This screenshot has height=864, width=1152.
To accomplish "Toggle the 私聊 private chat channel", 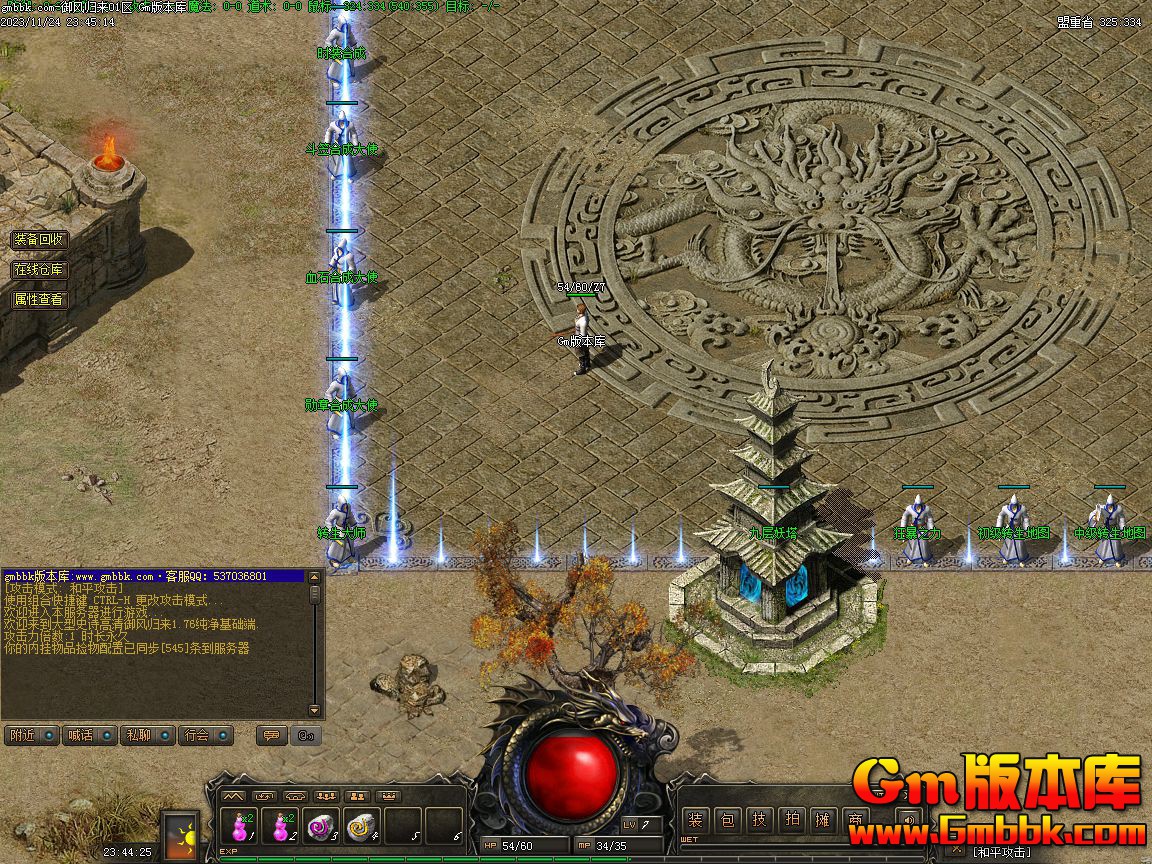I will point(146,735).
